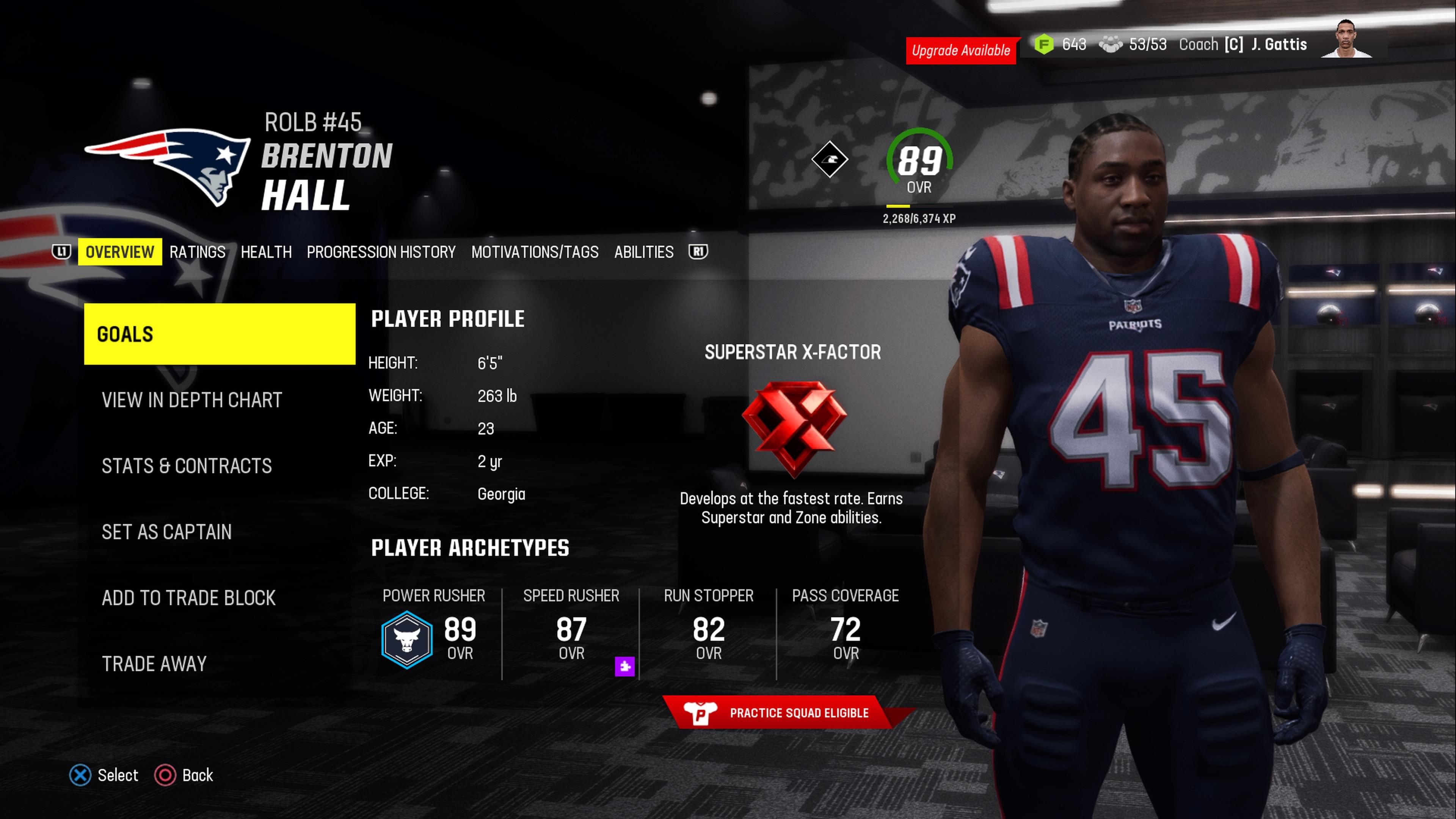Open the Motivations/Tags tab
Viewport: 1456px width, 819px height.
535,252
